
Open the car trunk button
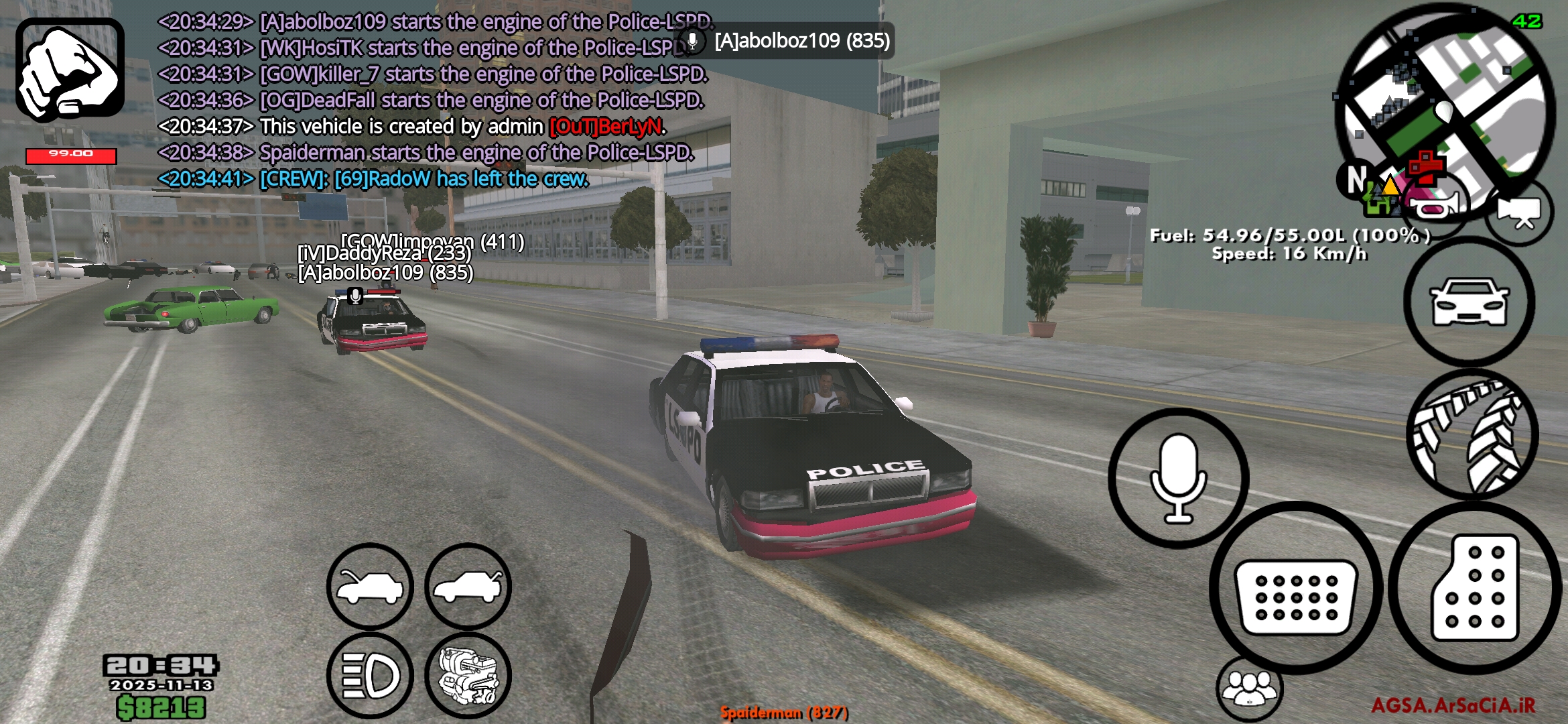pyautogui.click(x=468, y=587)
